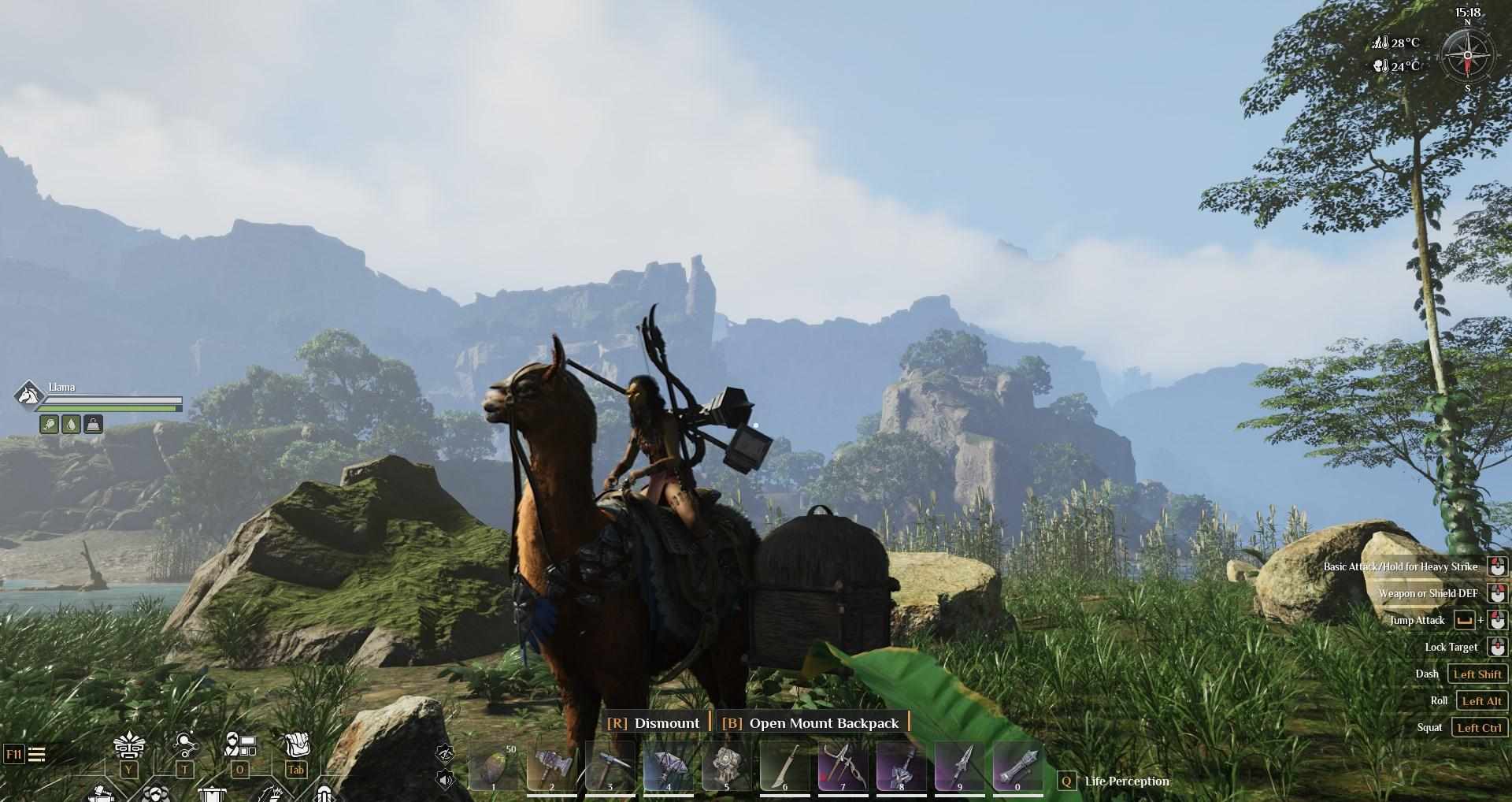Viewport: 1512px width, 802px height.
Task: Open the tribal mask menu icon
Action: point(128,745)
